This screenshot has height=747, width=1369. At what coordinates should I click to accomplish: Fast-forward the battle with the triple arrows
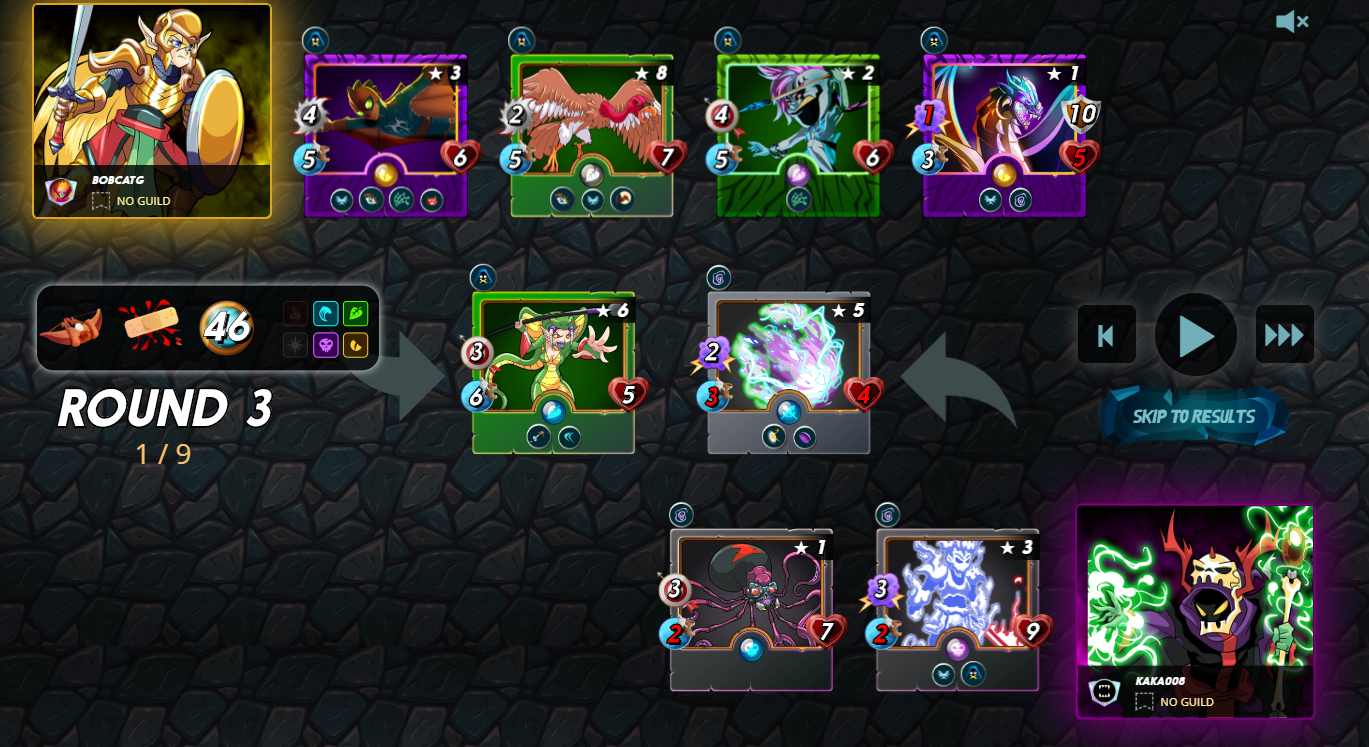[1284, 335]
